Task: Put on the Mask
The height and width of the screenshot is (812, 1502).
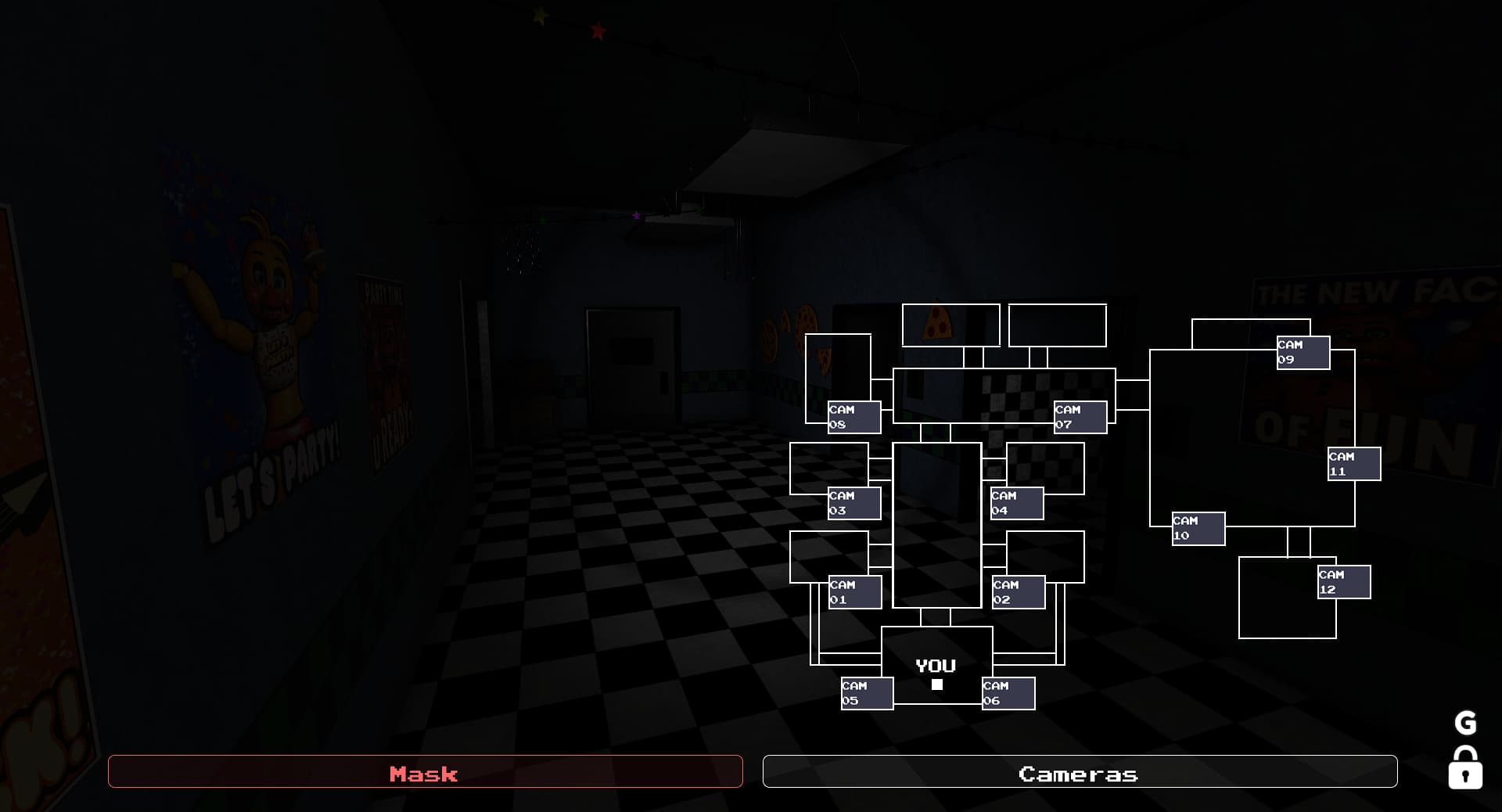Action: tap(426, 773)
